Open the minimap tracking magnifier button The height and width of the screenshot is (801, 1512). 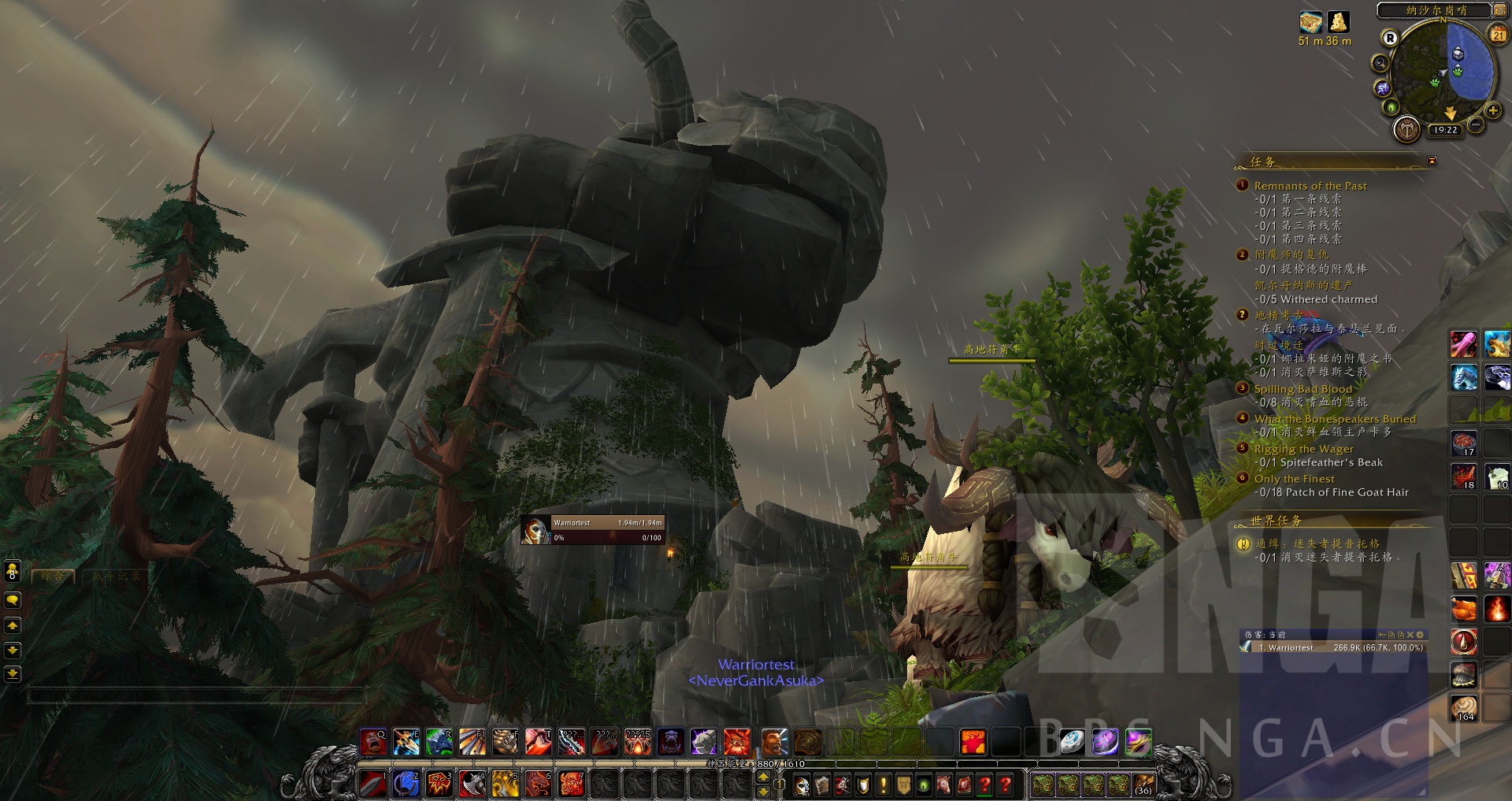(x=1380, y=62)
